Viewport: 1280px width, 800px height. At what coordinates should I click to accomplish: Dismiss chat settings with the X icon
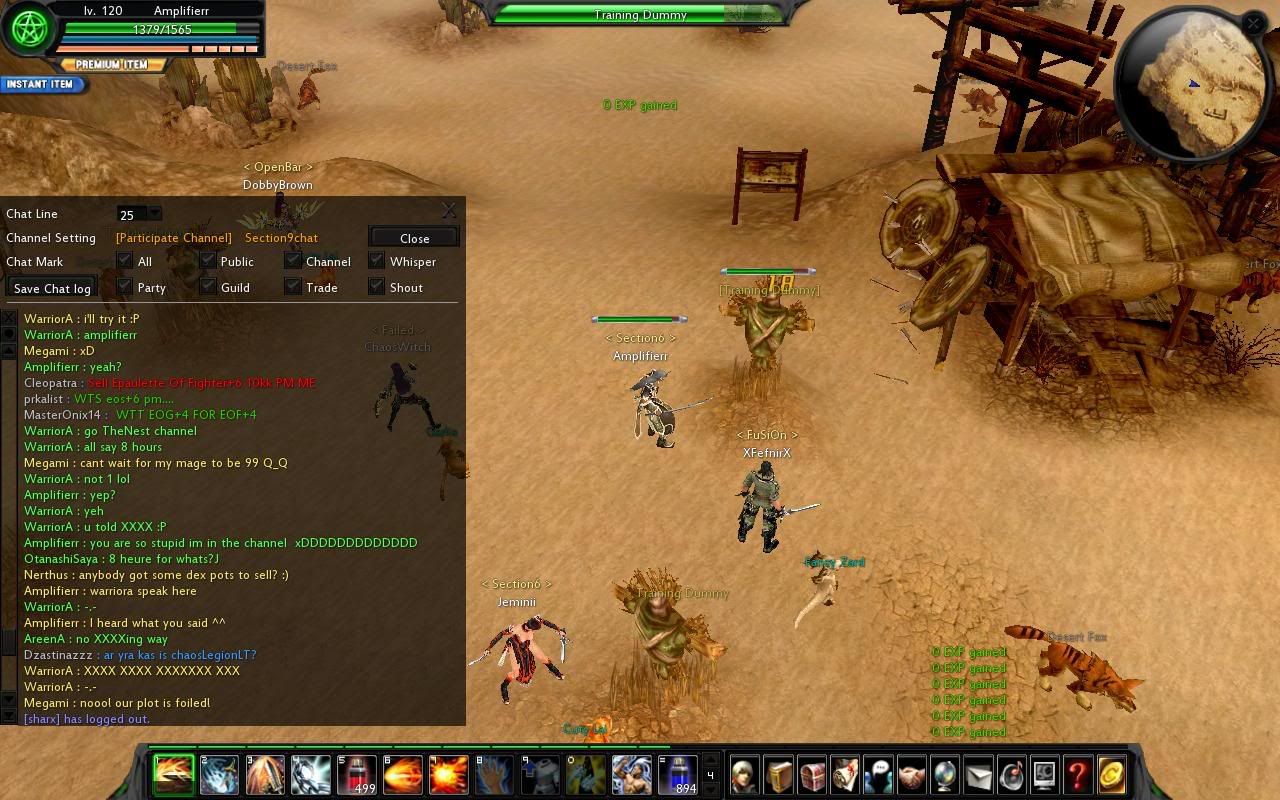(449, 210)
